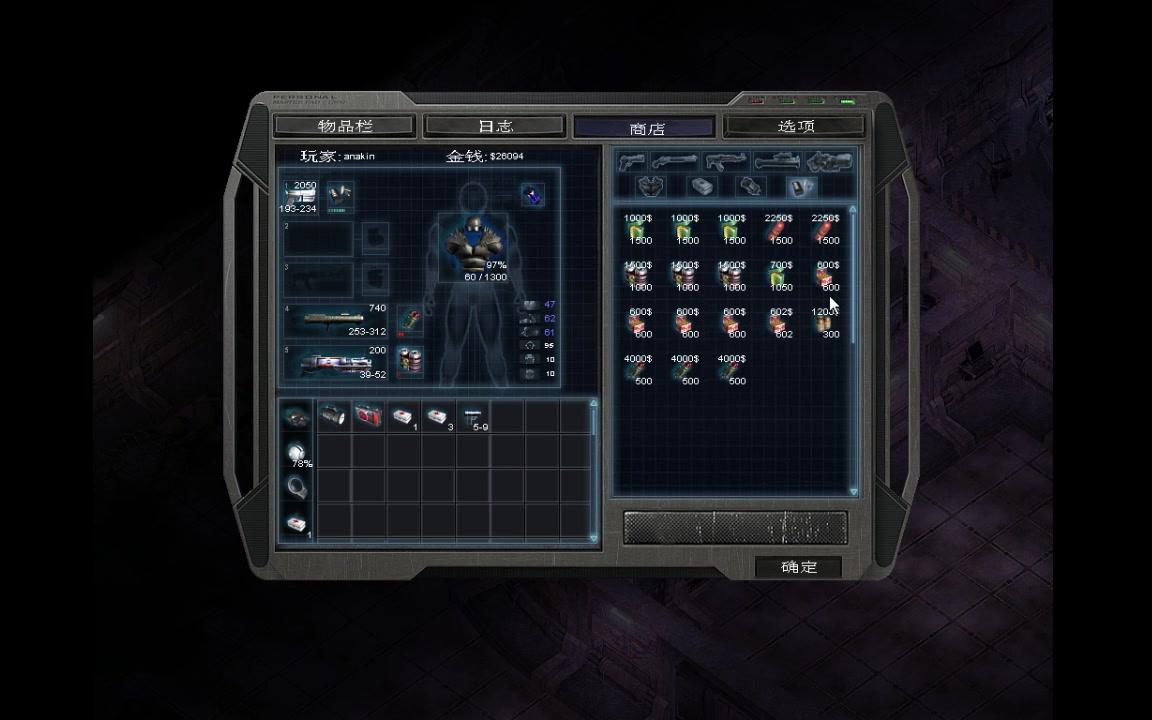
Task: Select the equipped rocket launcher with 740 ammo
Action: point(335,320)
